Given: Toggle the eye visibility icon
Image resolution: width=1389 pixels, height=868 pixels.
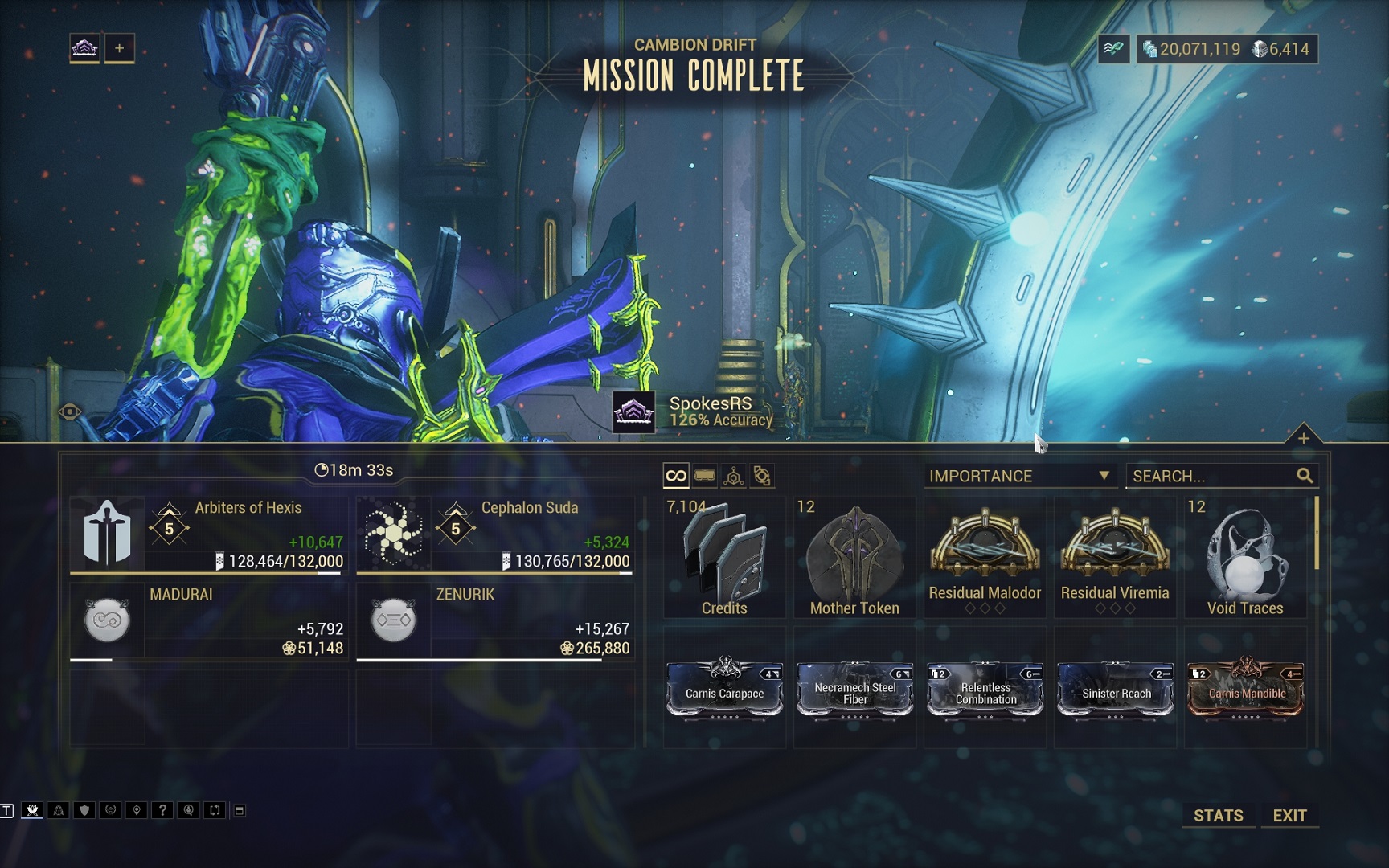Looking at the screenshot, I should point(70,412).
